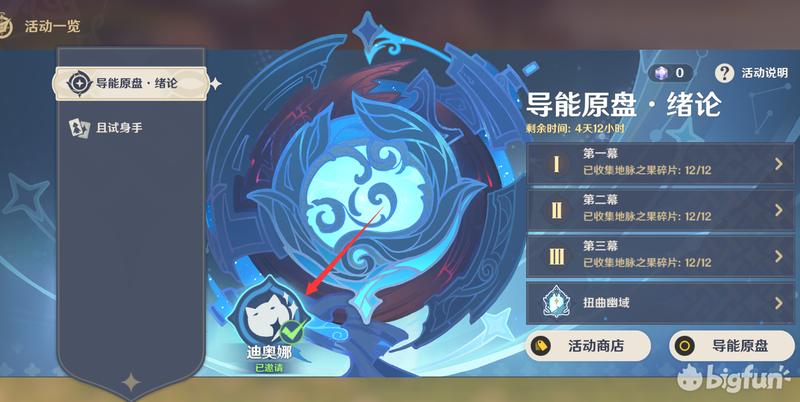800x402 pixels.
Task: Select the 导能原盘·绪论 event tab
Action: [x=130, y=84]
